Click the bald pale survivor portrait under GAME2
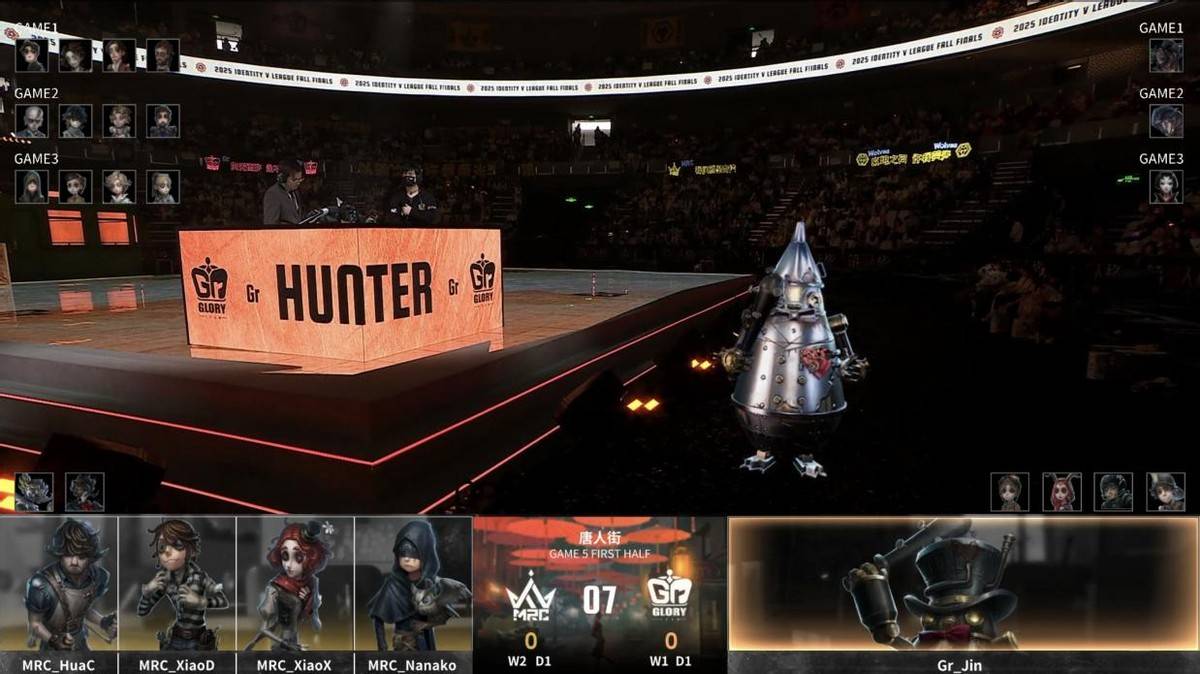The width and height of the screenshot is (1200, 674). coord(31,121)
